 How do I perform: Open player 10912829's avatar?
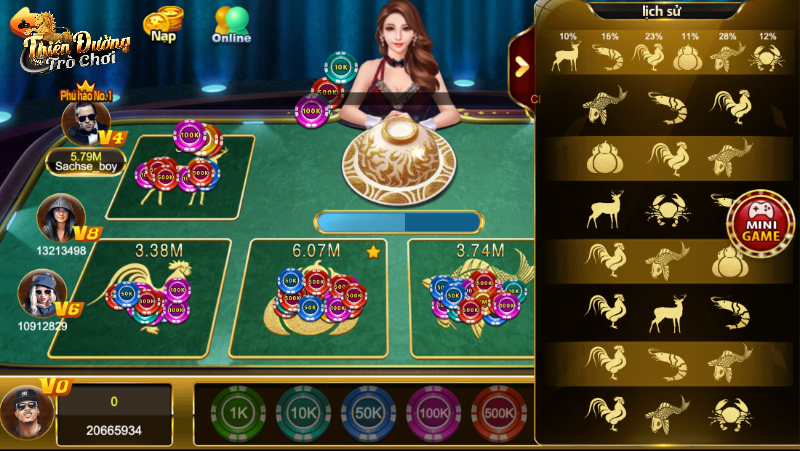[x=41, y=292]
